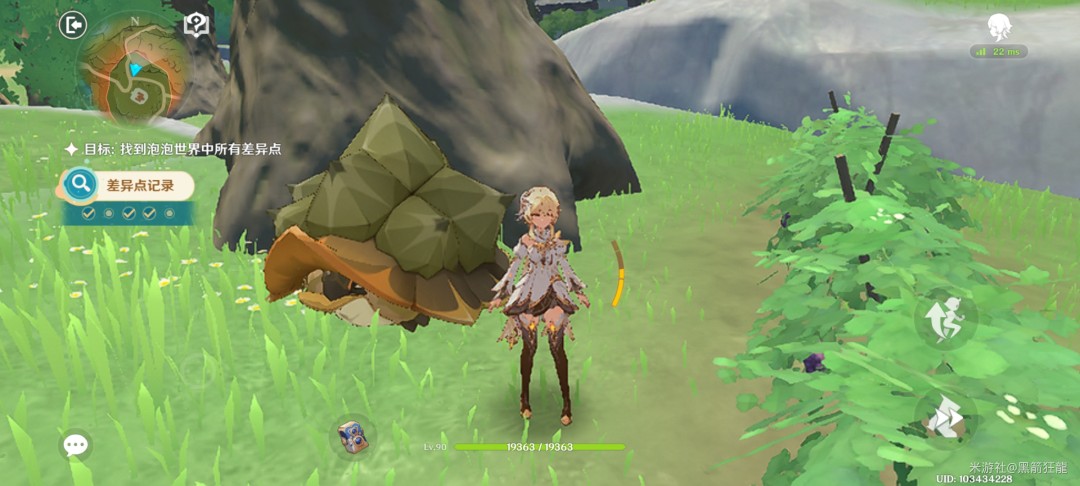Open the 差异点记录 difference log
Image resolution: width=1080 pixels, height=486 pixels.
[x=128, y=185]
